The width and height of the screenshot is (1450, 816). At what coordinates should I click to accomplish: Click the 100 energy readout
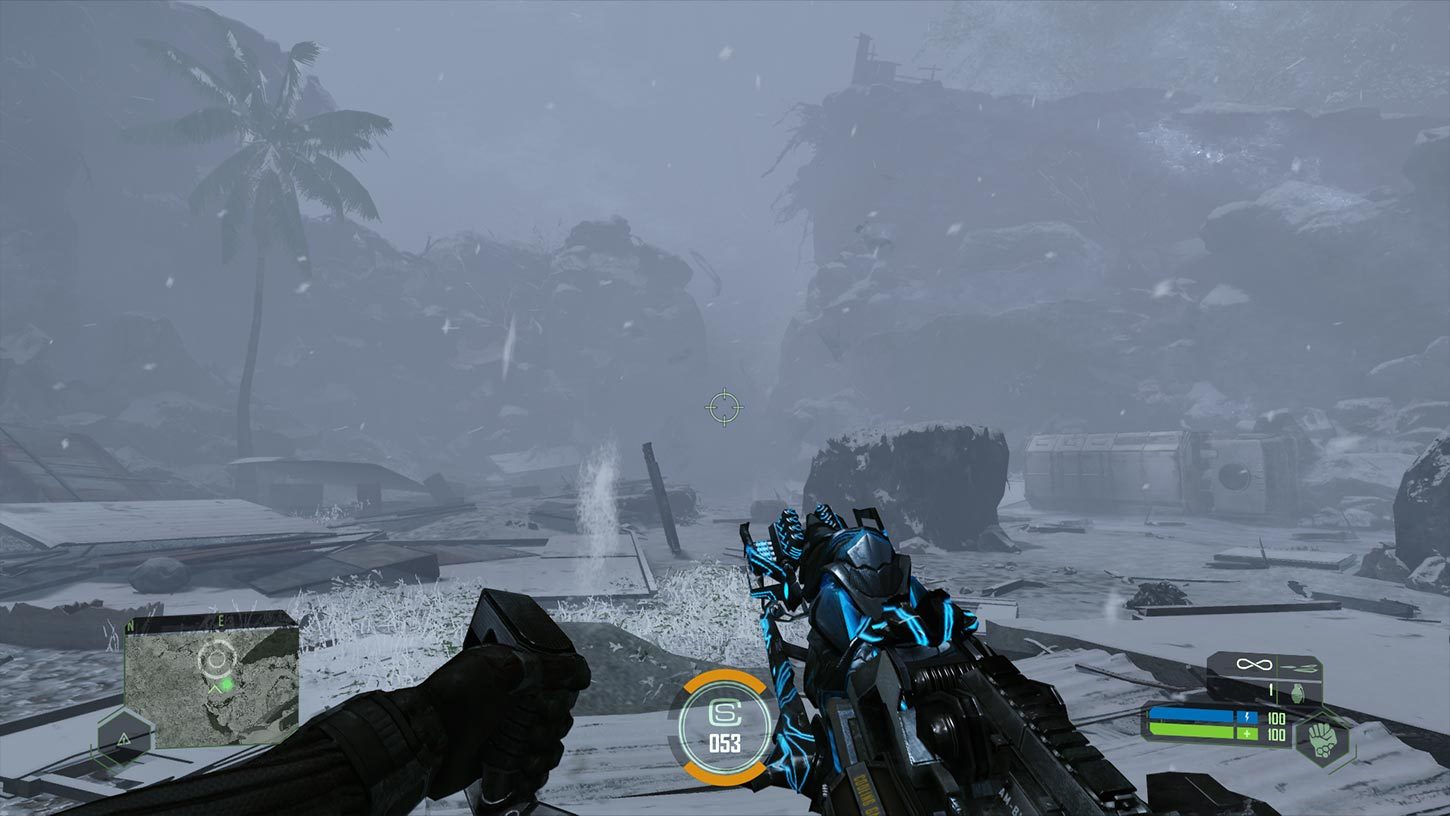click(x=1277, y=716)
